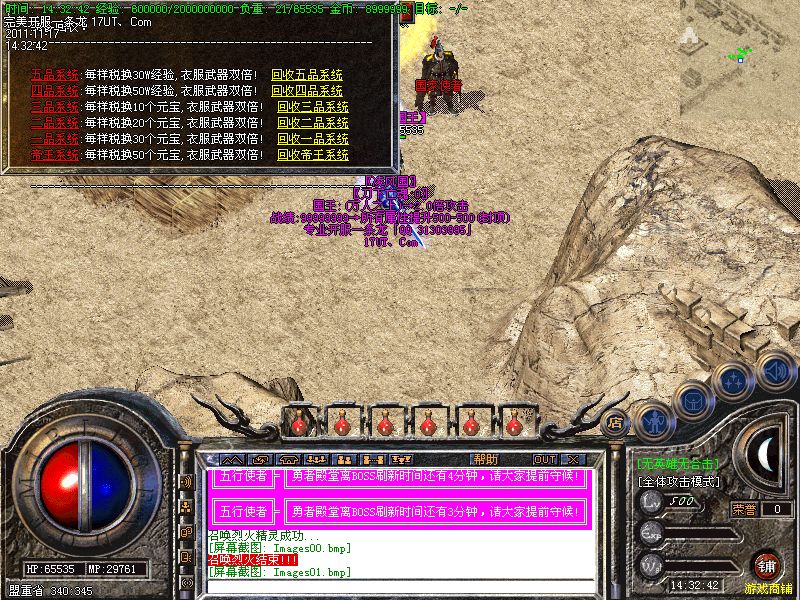Select the 帝王系统 red link
800x600 pixels.
[x=55, y=155]
